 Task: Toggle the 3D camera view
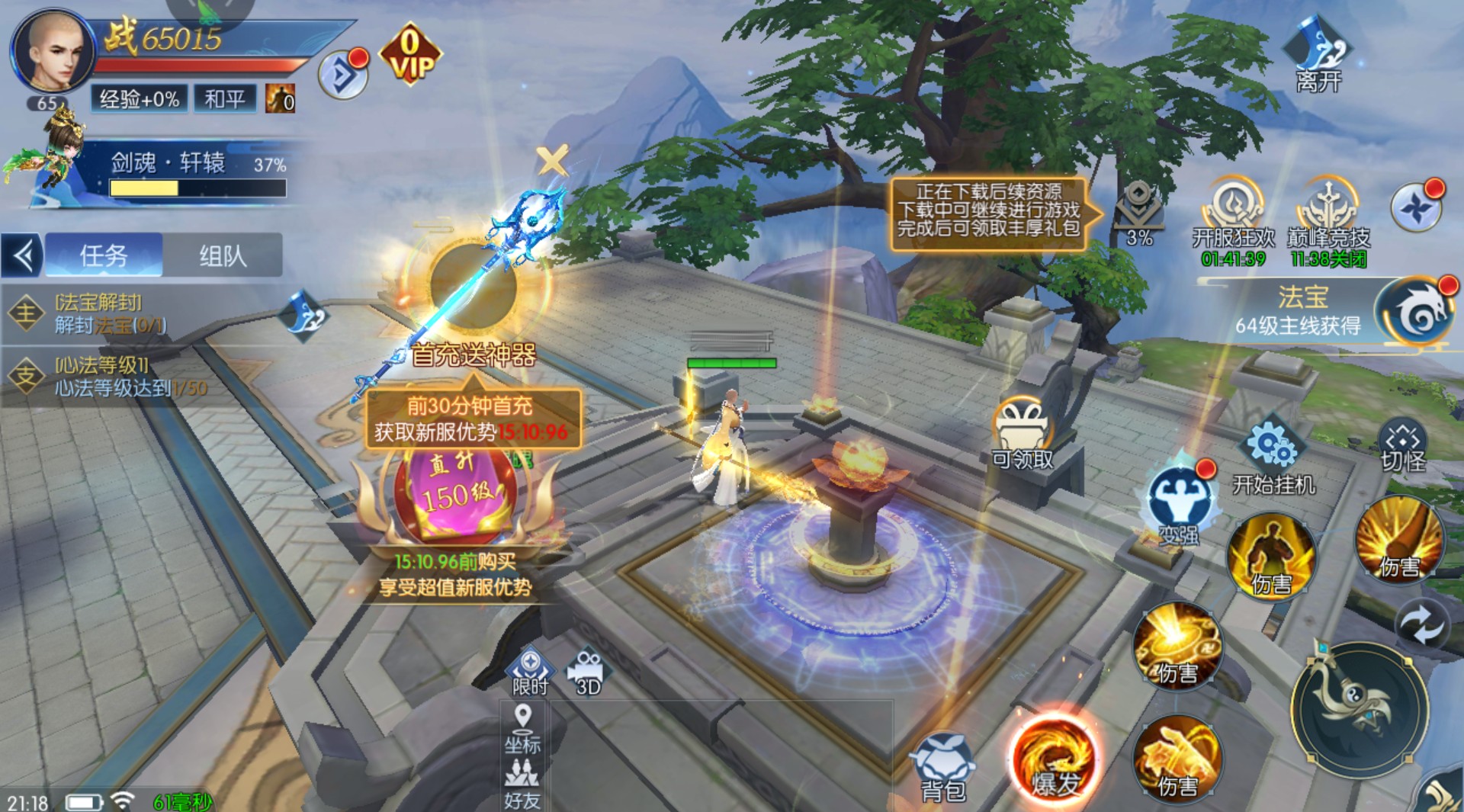tap(587, 672)
